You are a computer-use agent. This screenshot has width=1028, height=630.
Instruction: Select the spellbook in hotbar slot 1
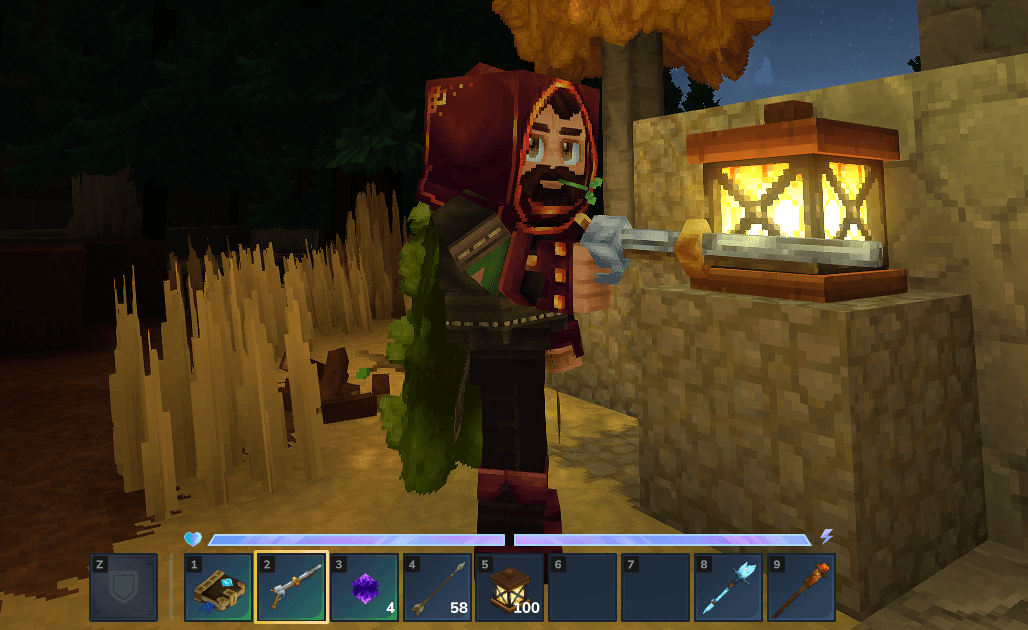pyautogui.click(x=218, y=588)
